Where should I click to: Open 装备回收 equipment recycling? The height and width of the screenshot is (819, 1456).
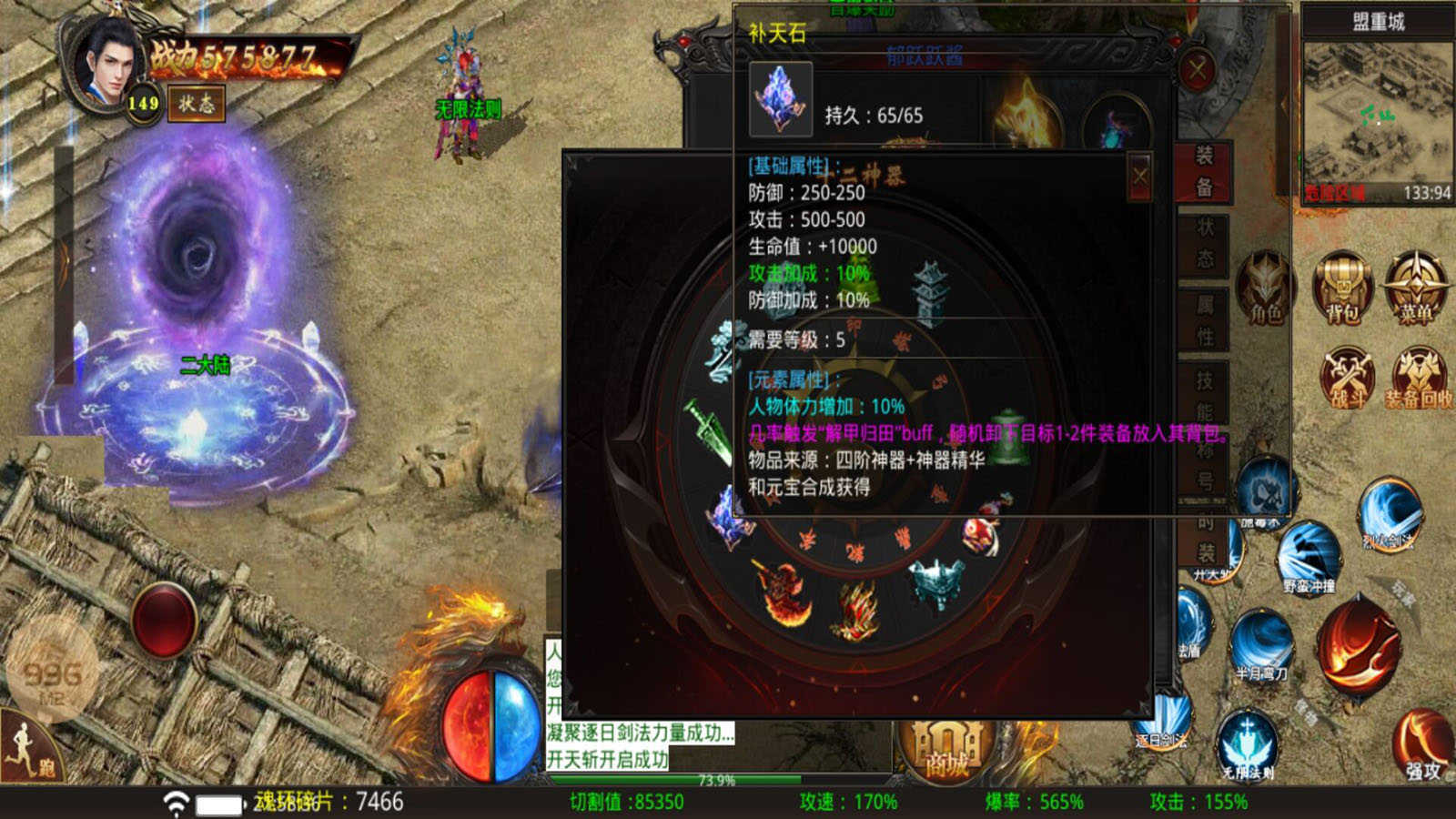tap(1418, 375)
